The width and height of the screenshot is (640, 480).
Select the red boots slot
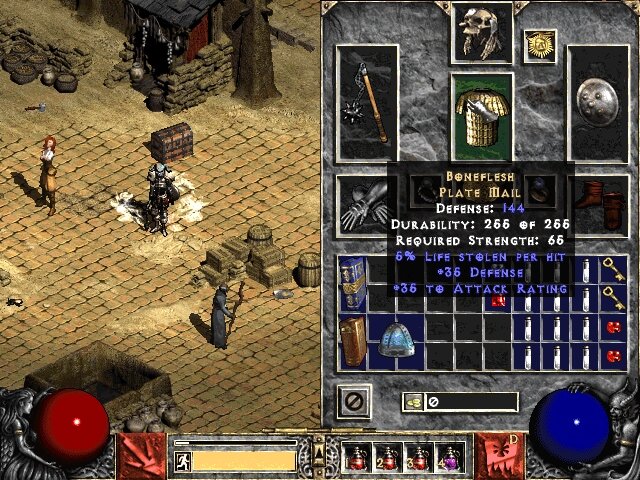pyautogui.click(x=603, y=202)
